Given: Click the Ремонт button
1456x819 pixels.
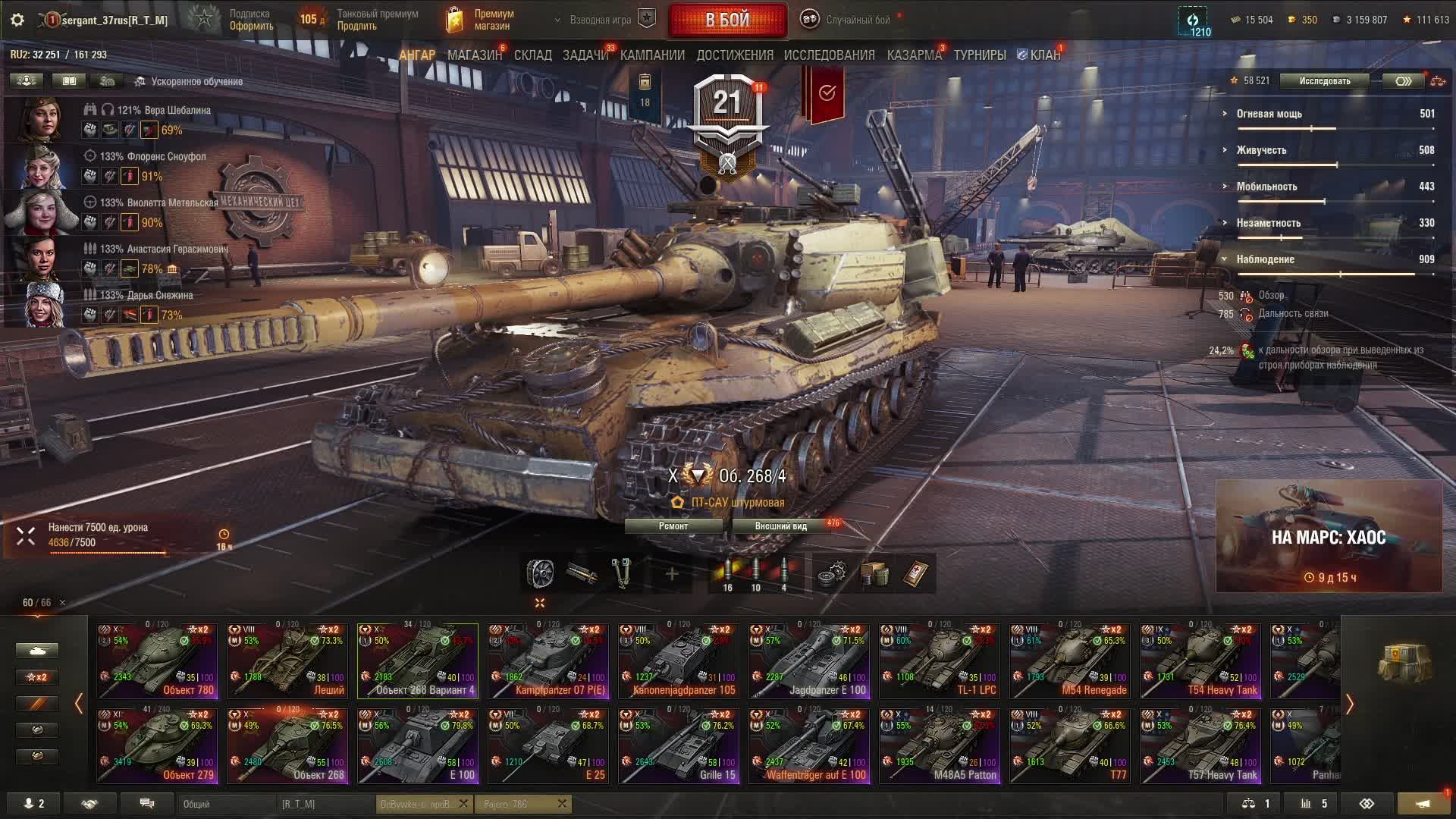Looking at the screenshot, I should [x=673, y=526].
